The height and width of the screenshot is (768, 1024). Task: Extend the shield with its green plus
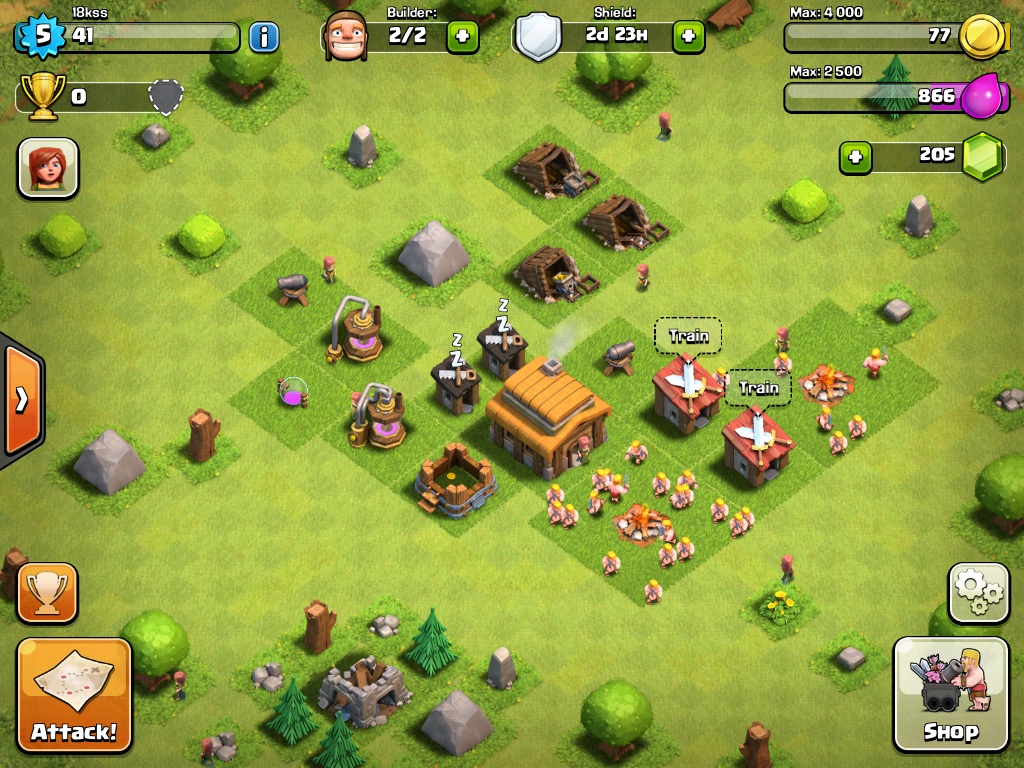point(688,37)
